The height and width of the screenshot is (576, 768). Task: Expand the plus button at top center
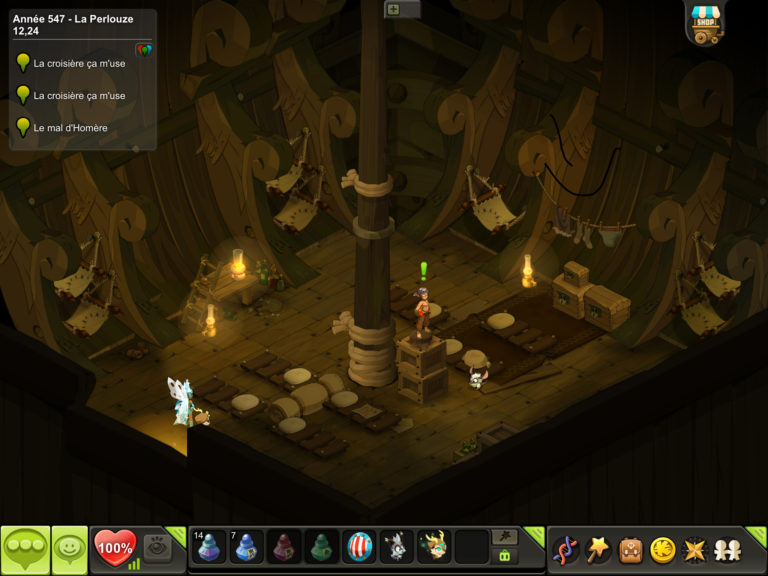pos(393,9)
